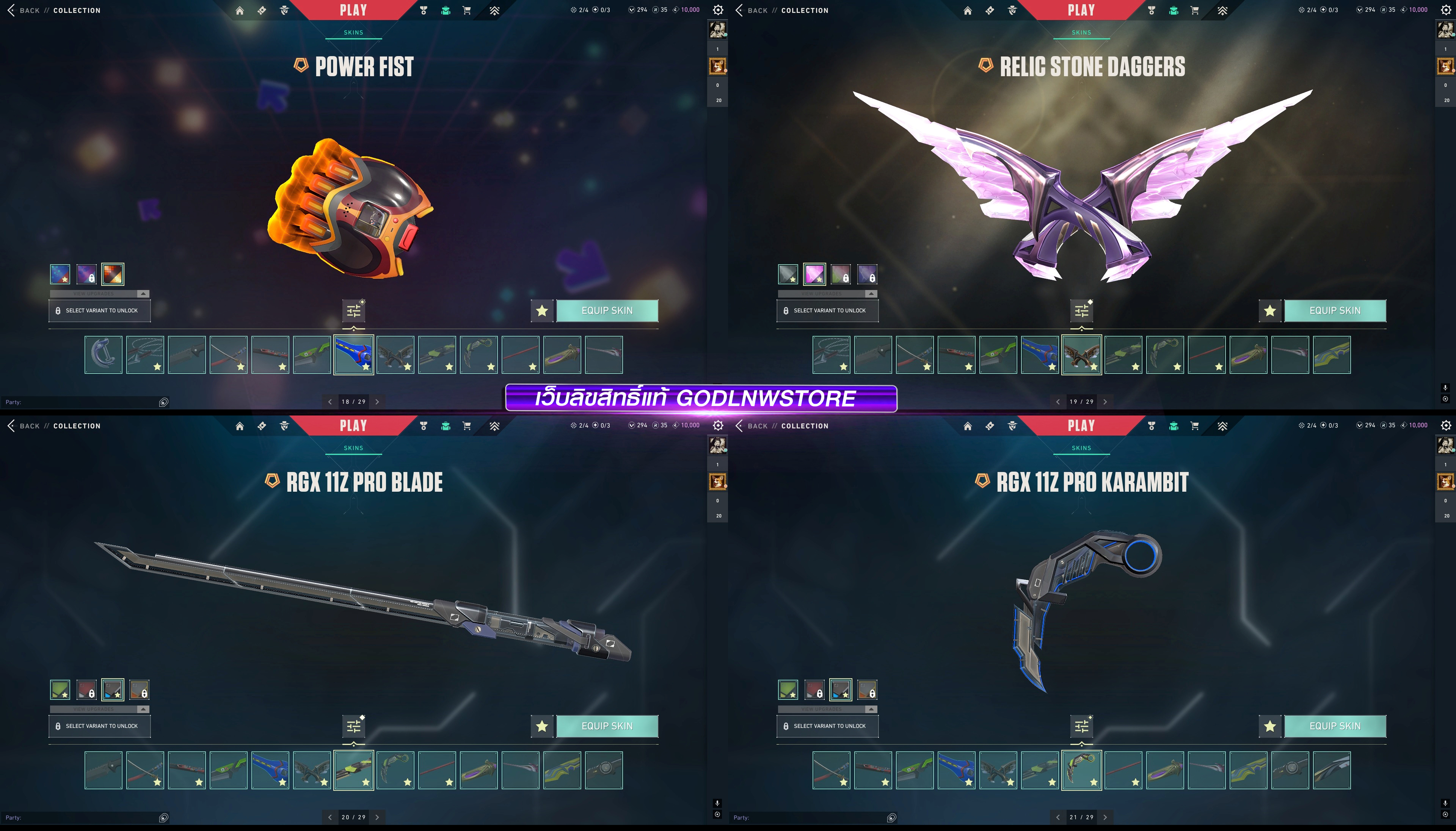This screenshot has height=831, width=1456.
Task: Favorite the Relic Stone Daggers skin
Action: [1269, 310]
